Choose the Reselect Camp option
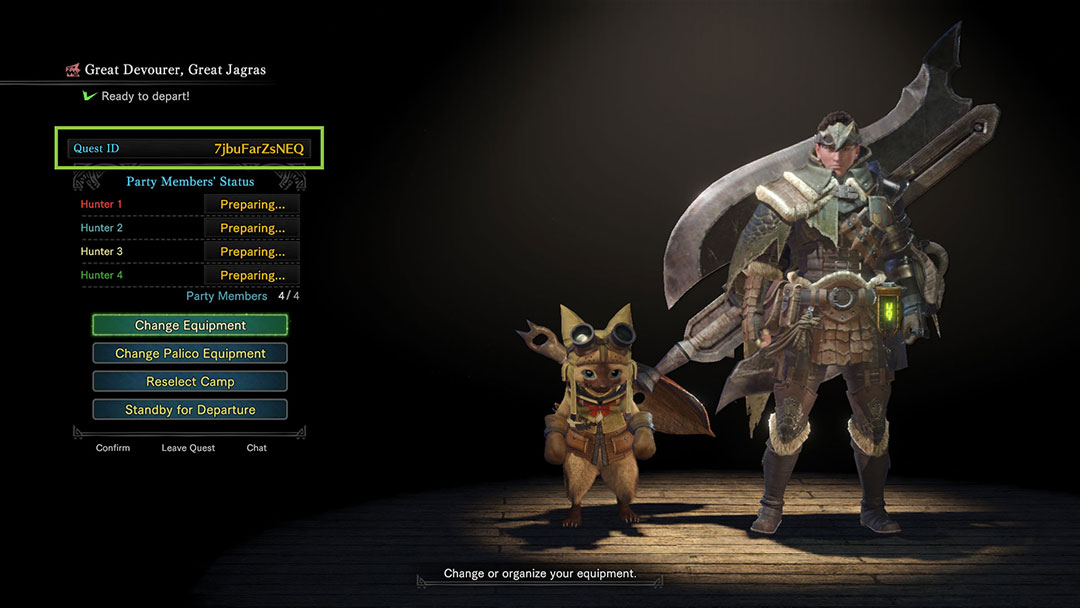Image resolution: width=1080 pixels, height=608 pixels. [190, 381]
